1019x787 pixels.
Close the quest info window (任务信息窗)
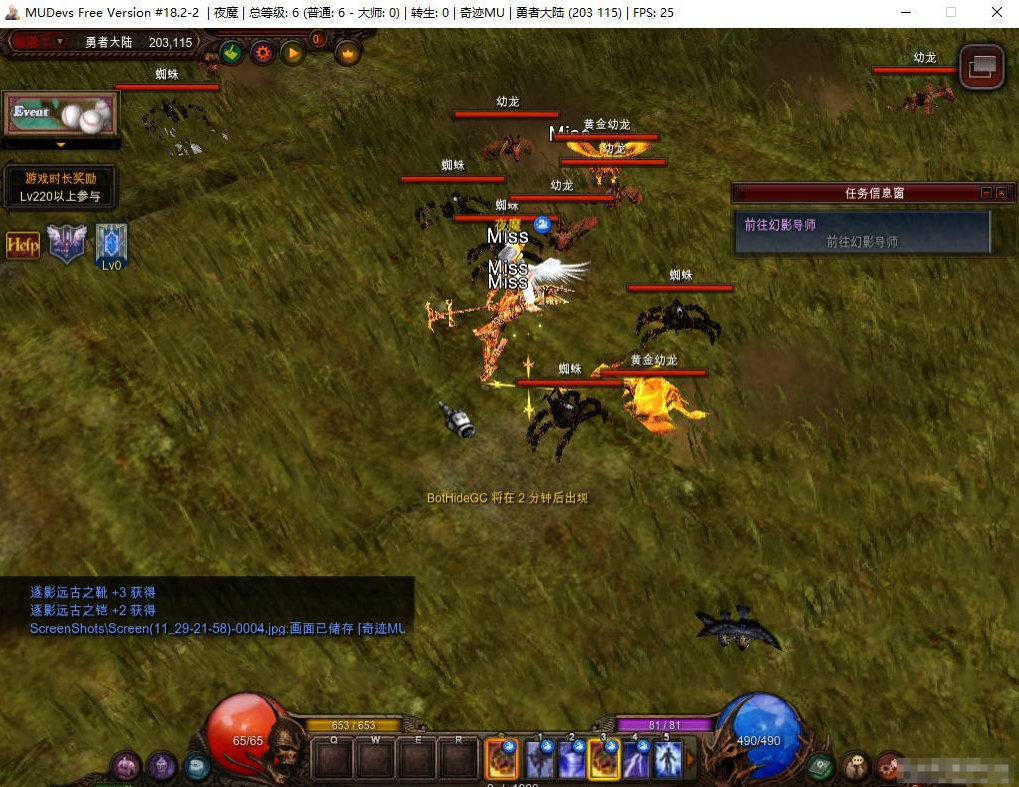pyautogui.click(x=1001, y=193)
